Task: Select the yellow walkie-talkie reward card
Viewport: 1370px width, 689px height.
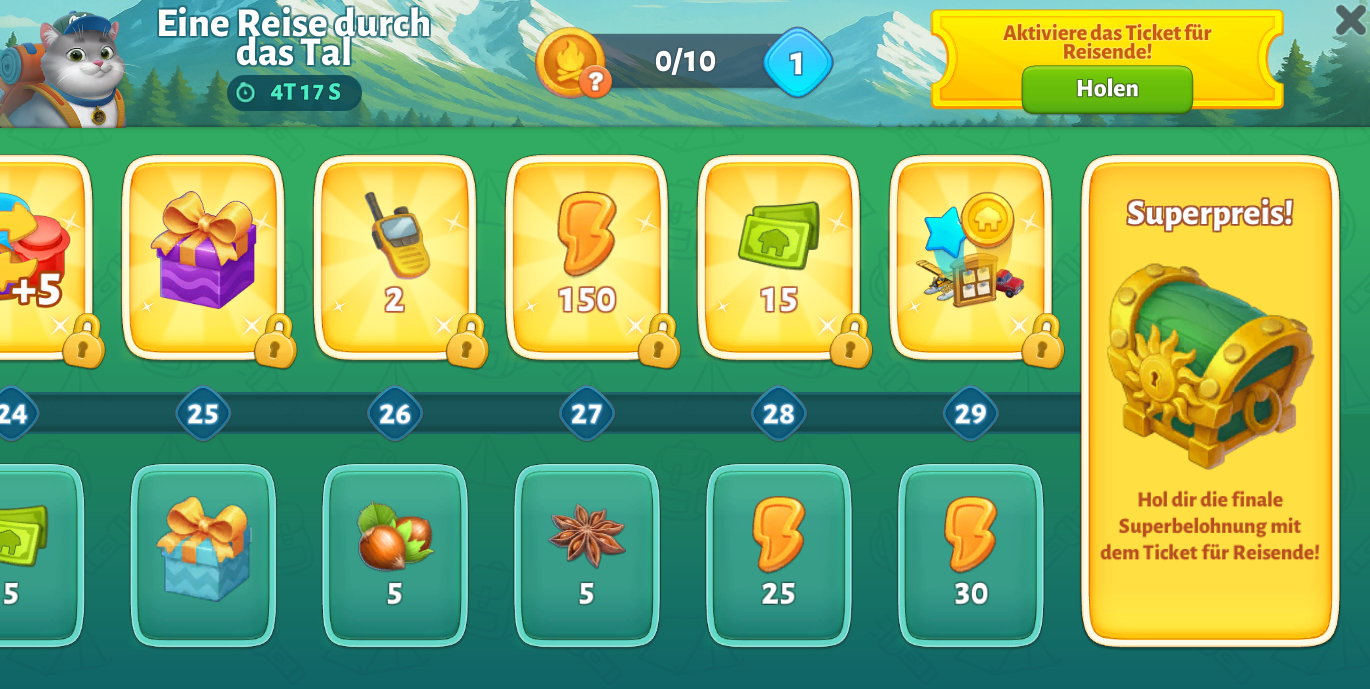Action: 395,255
